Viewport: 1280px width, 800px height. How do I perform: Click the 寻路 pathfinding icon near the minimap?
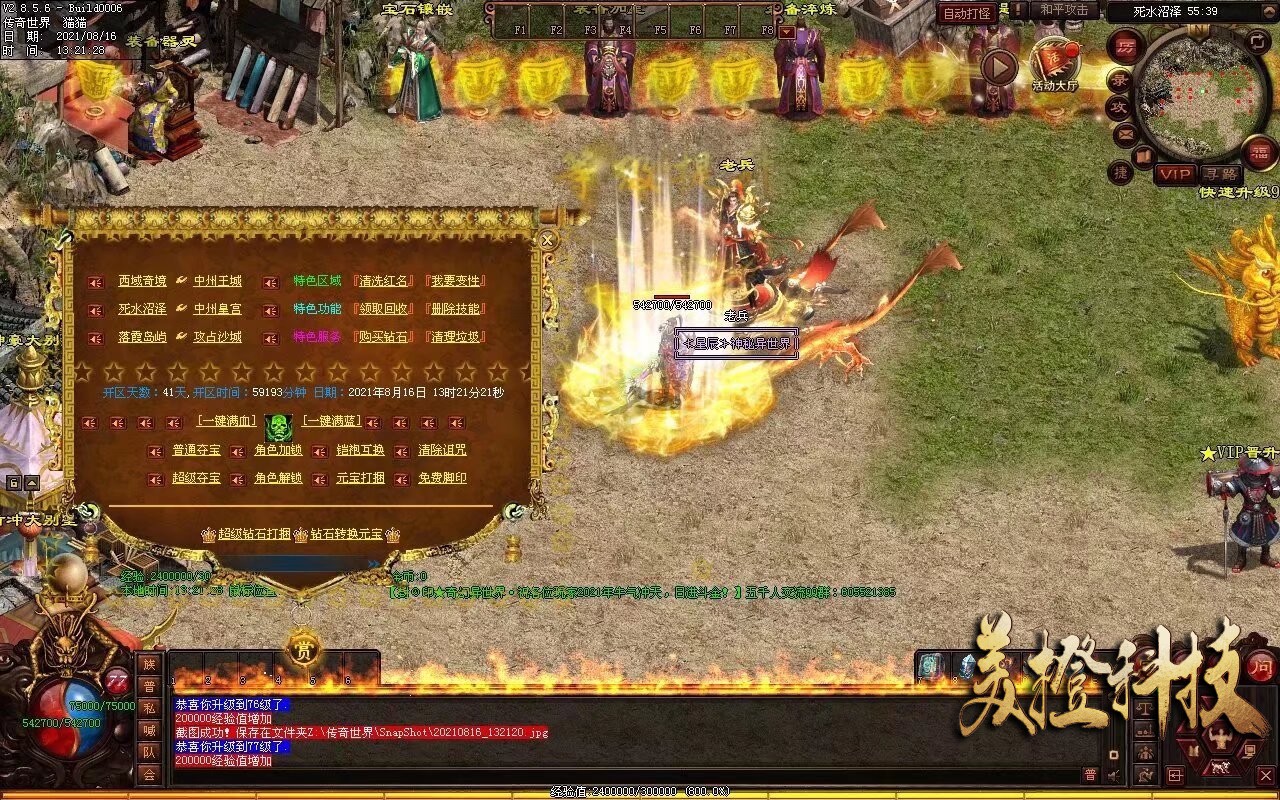1222,173
